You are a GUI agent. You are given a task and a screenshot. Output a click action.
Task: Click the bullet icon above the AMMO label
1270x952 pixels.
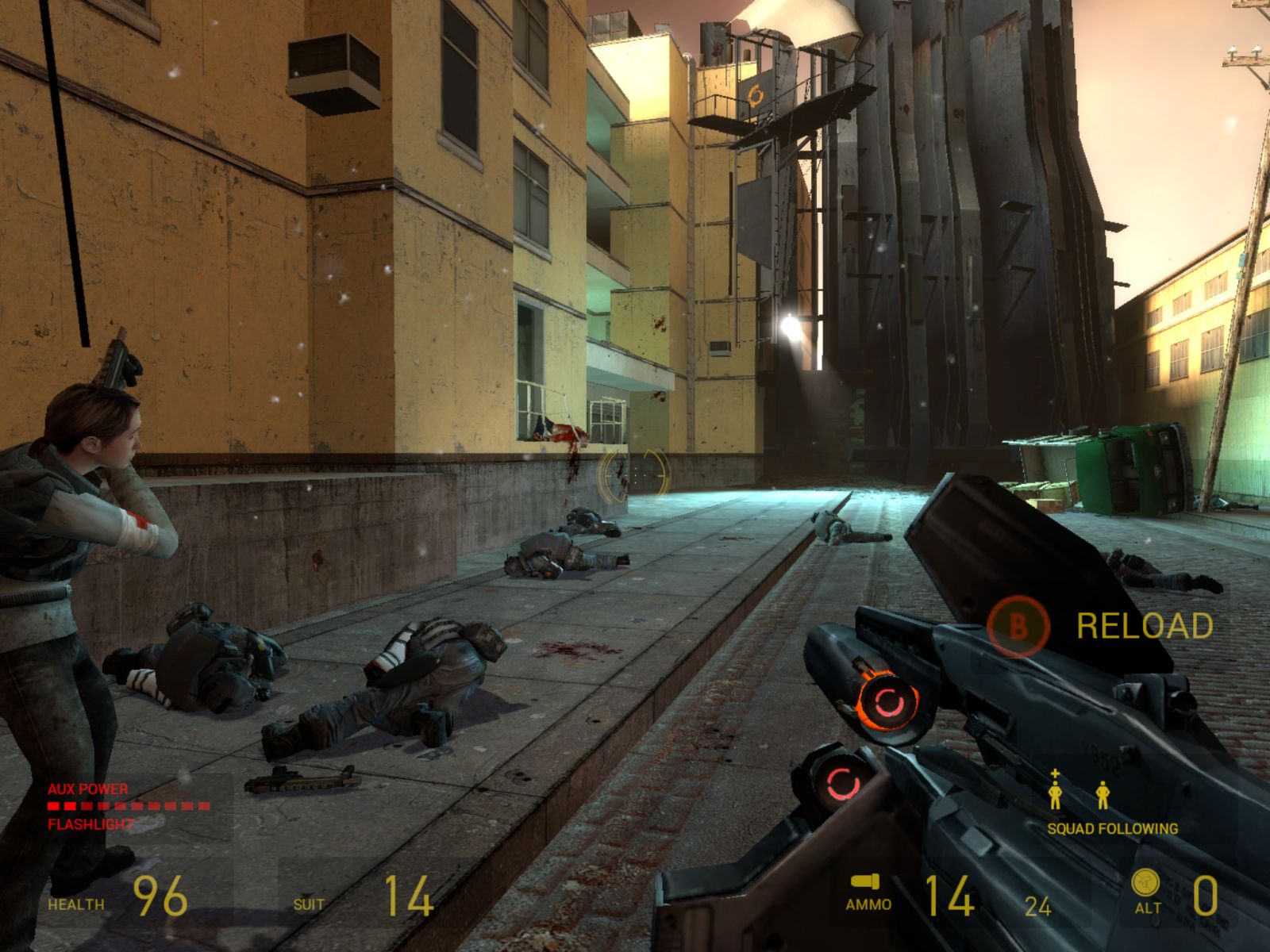click(x=866, y=881)
